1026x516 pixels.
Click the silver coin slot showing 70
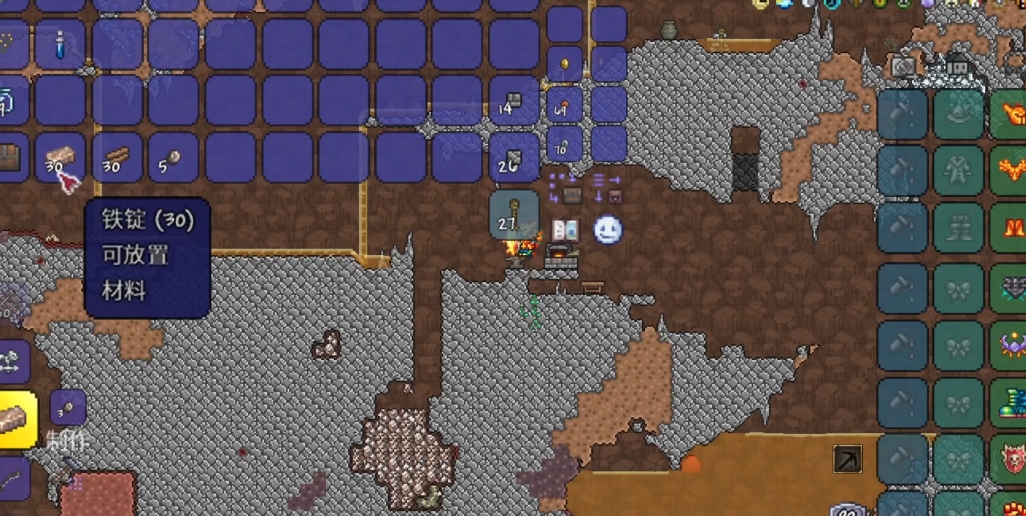tap(565, 144)
